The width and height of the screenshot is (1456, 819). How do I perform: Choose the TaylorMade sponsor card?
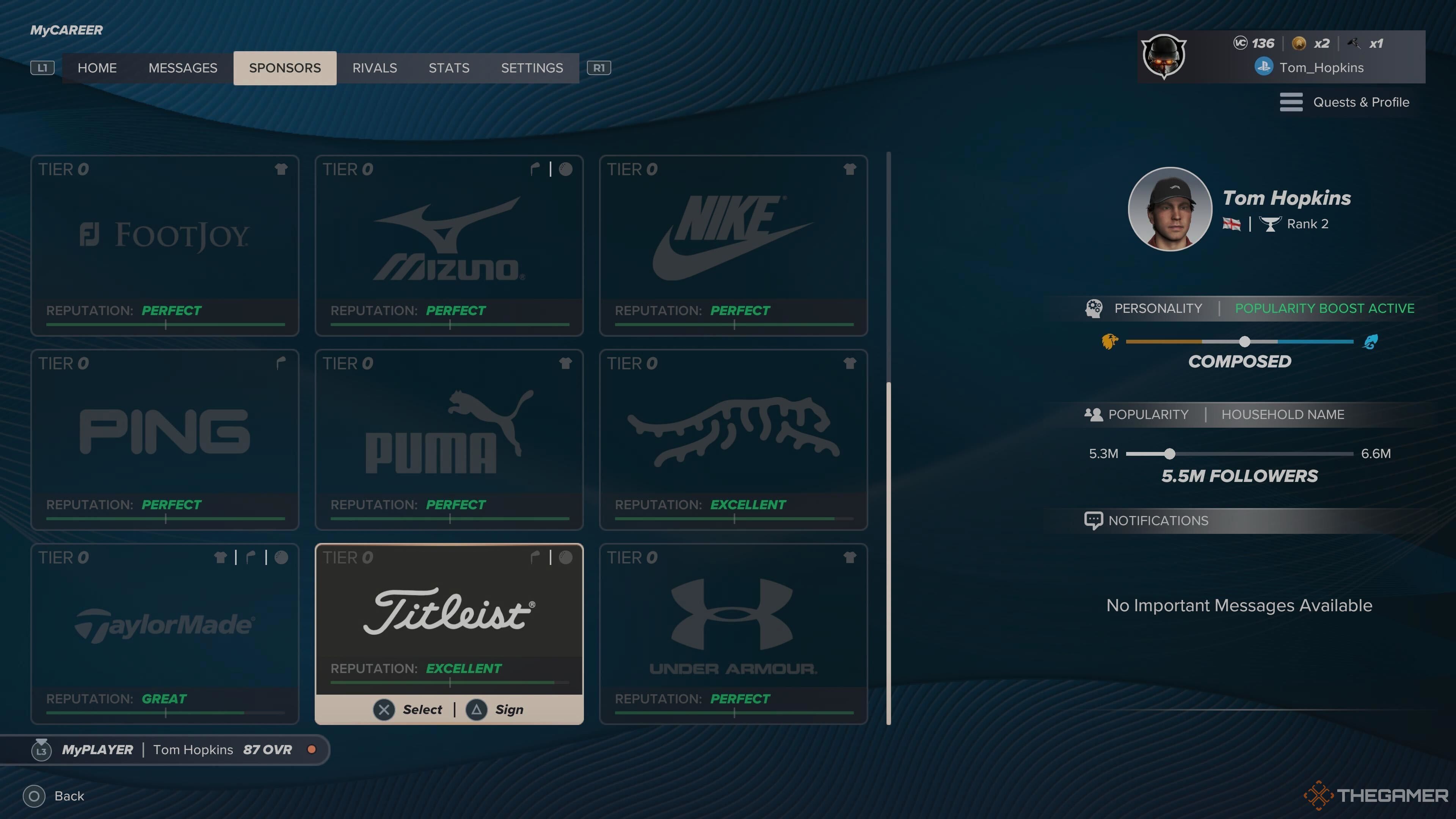165,633
